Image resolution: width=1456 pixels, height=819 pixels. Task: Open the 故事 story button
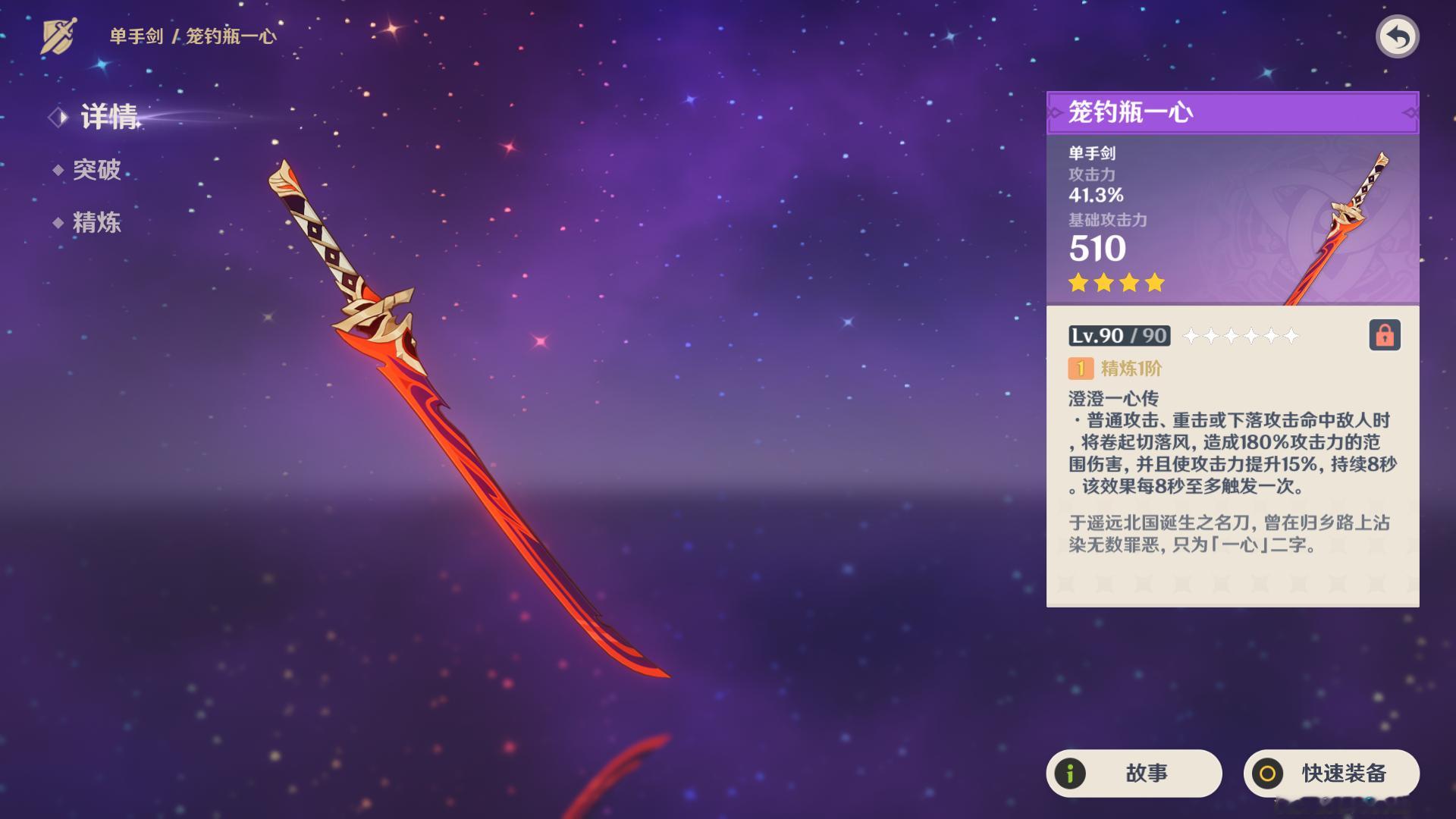tap(1134, 773)
